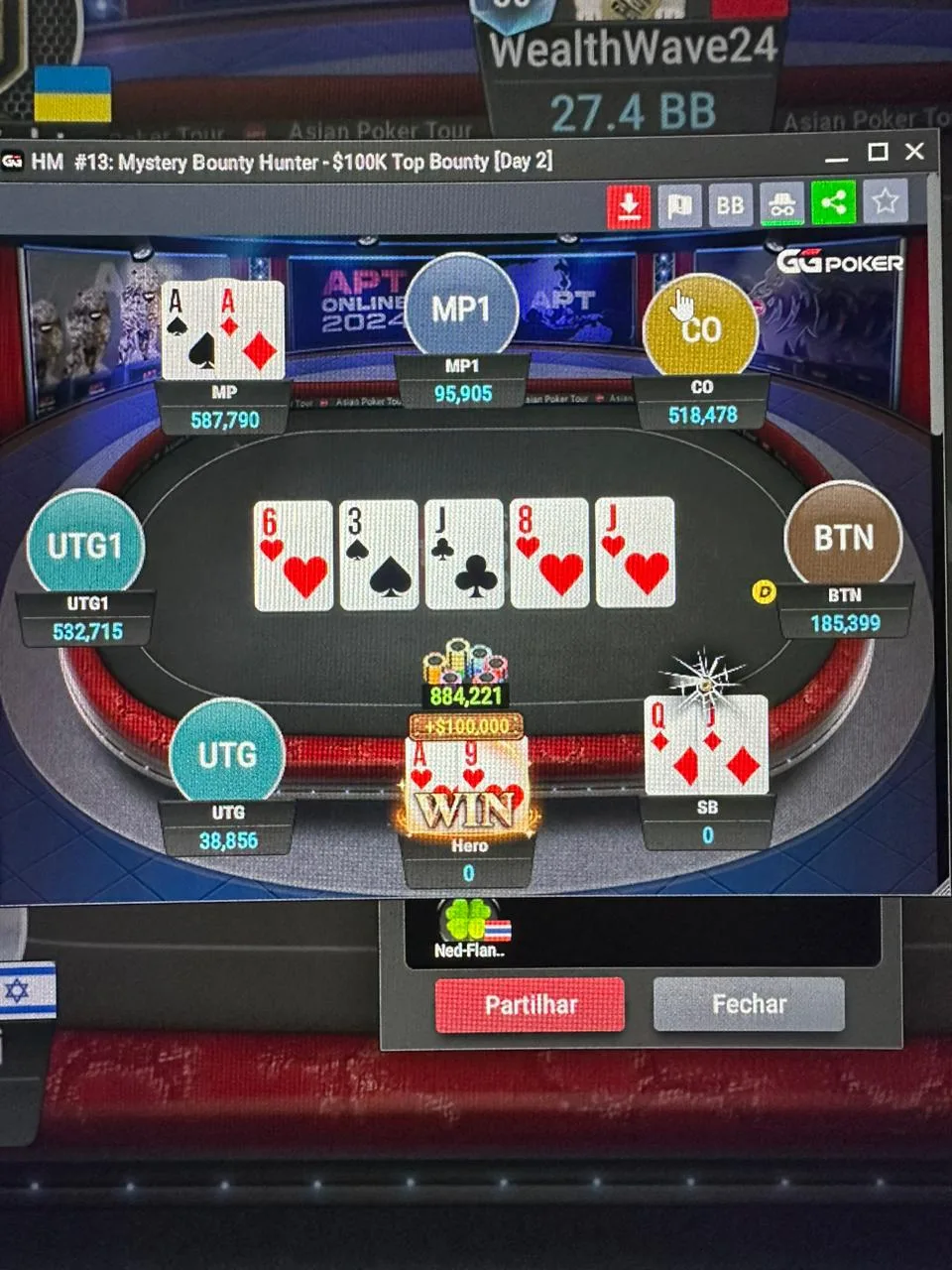
Task: Minimize the hand history window
Action: click(x=837, y=156)
